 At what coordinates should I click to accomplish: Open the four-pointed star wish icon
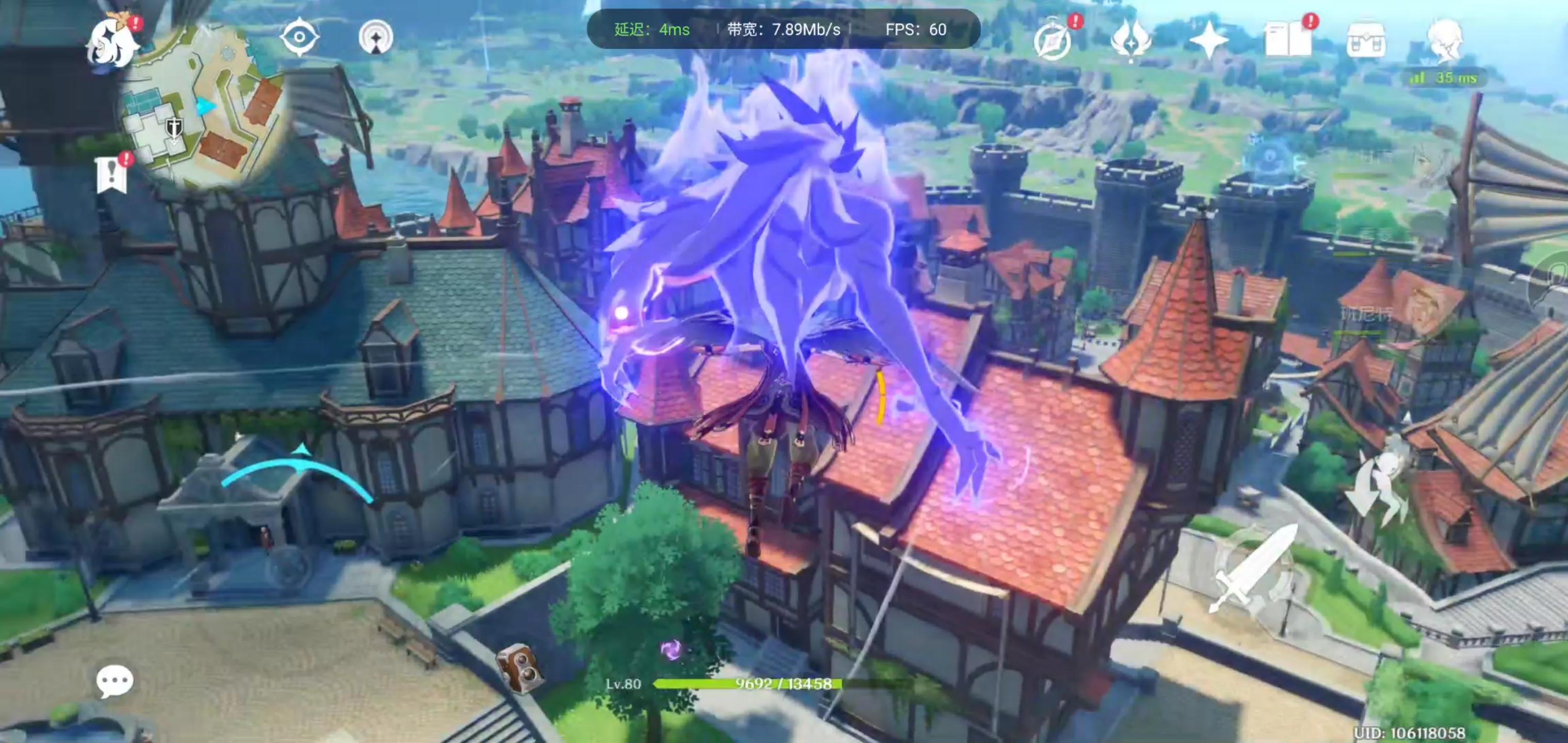pyautogui.click(x=1208, y=40)
